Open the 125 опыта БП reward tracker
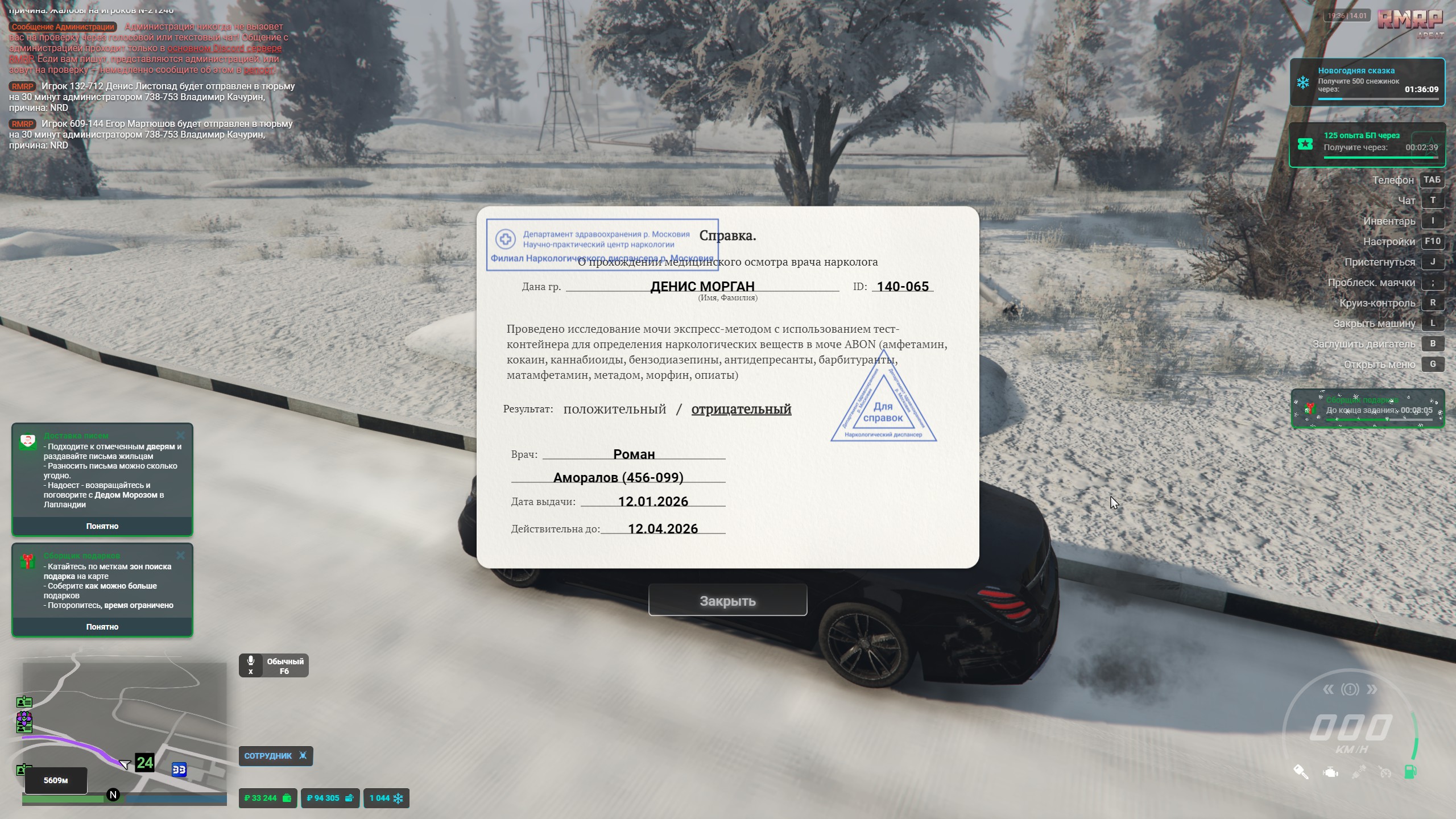This screenshot has width=1456, height=819. pos(1367,144)
